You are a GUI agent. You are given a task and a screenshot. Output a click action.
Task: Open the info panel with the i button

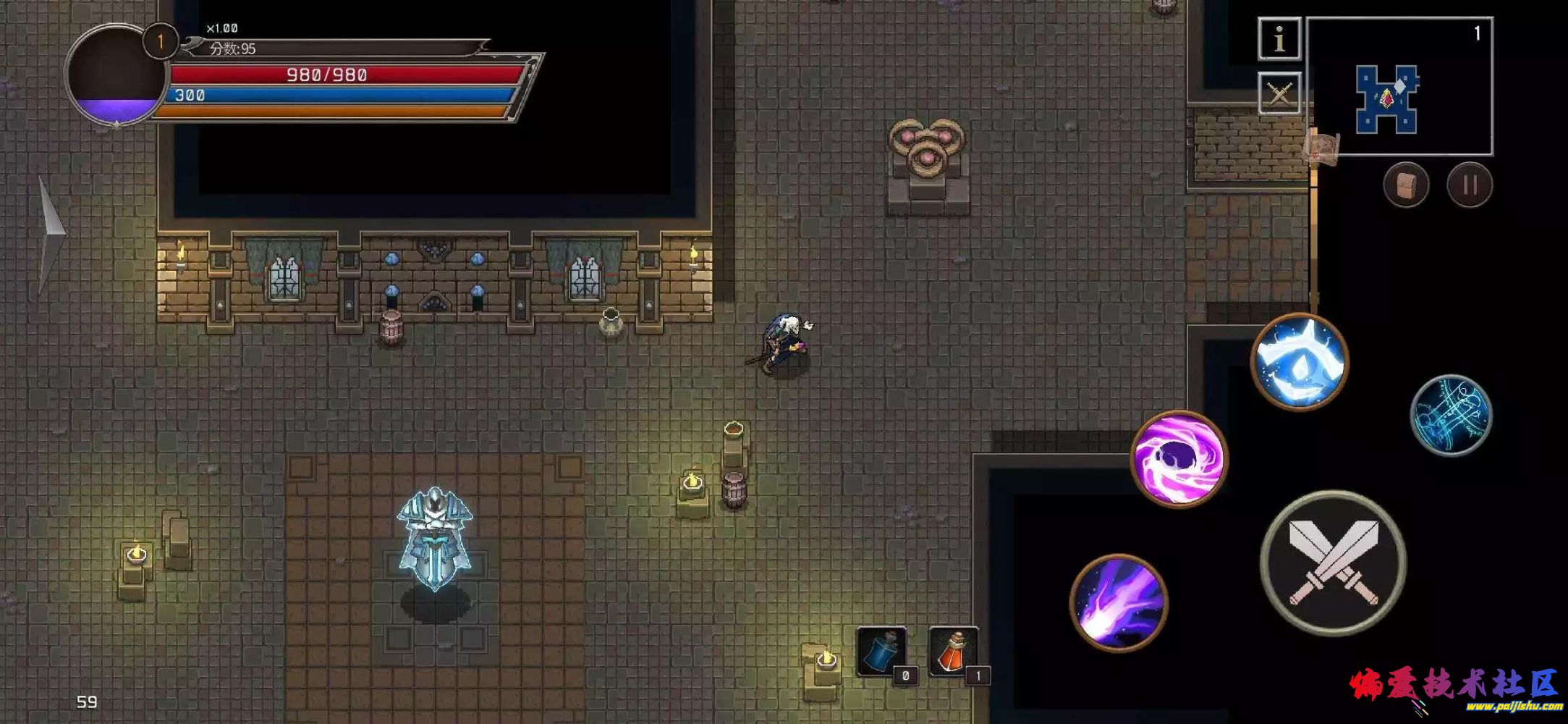pyautogui.click(x=1279, y=38)
